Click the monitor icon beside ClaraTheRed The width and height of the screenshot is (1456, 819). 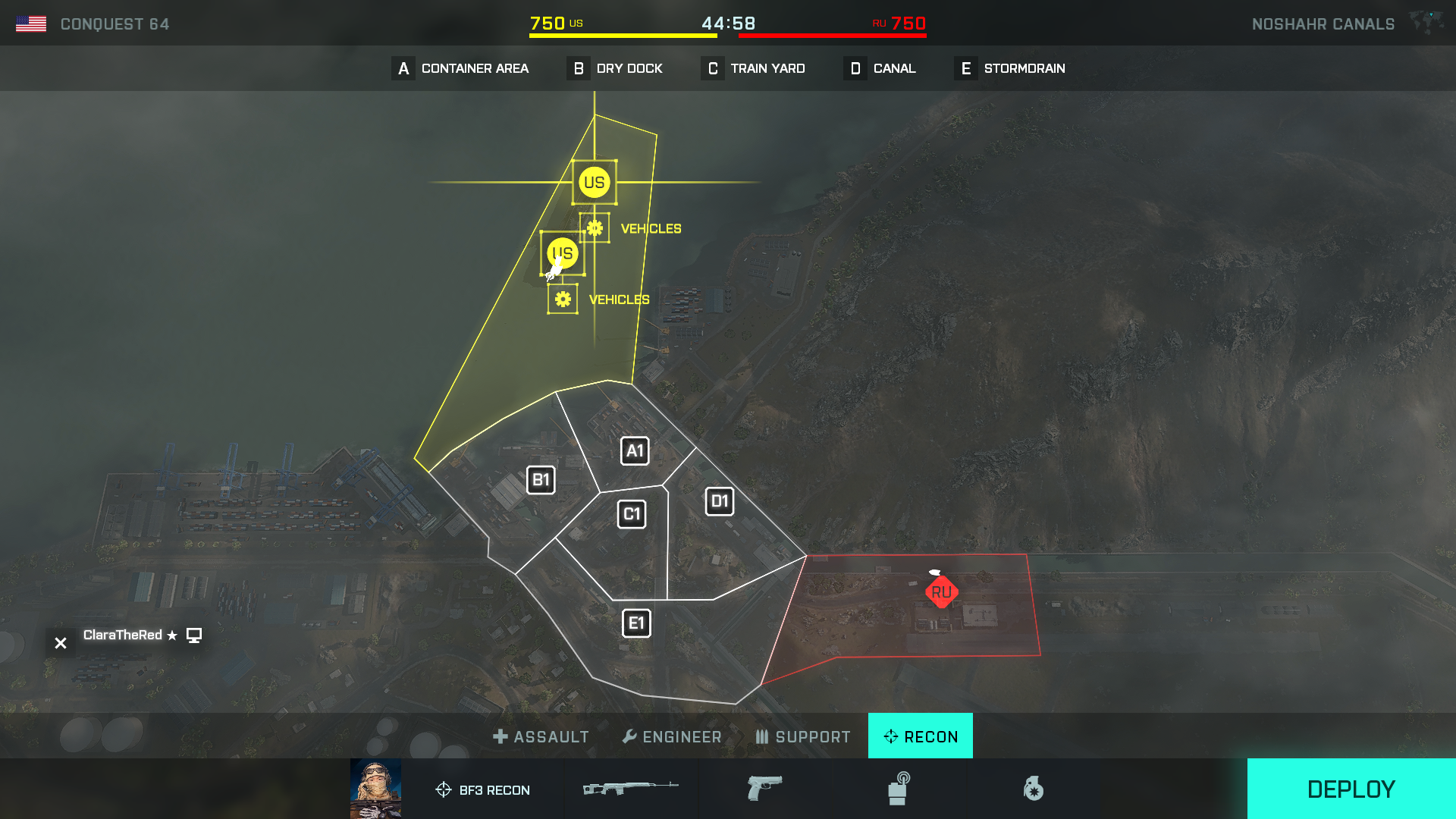(195, 635)
